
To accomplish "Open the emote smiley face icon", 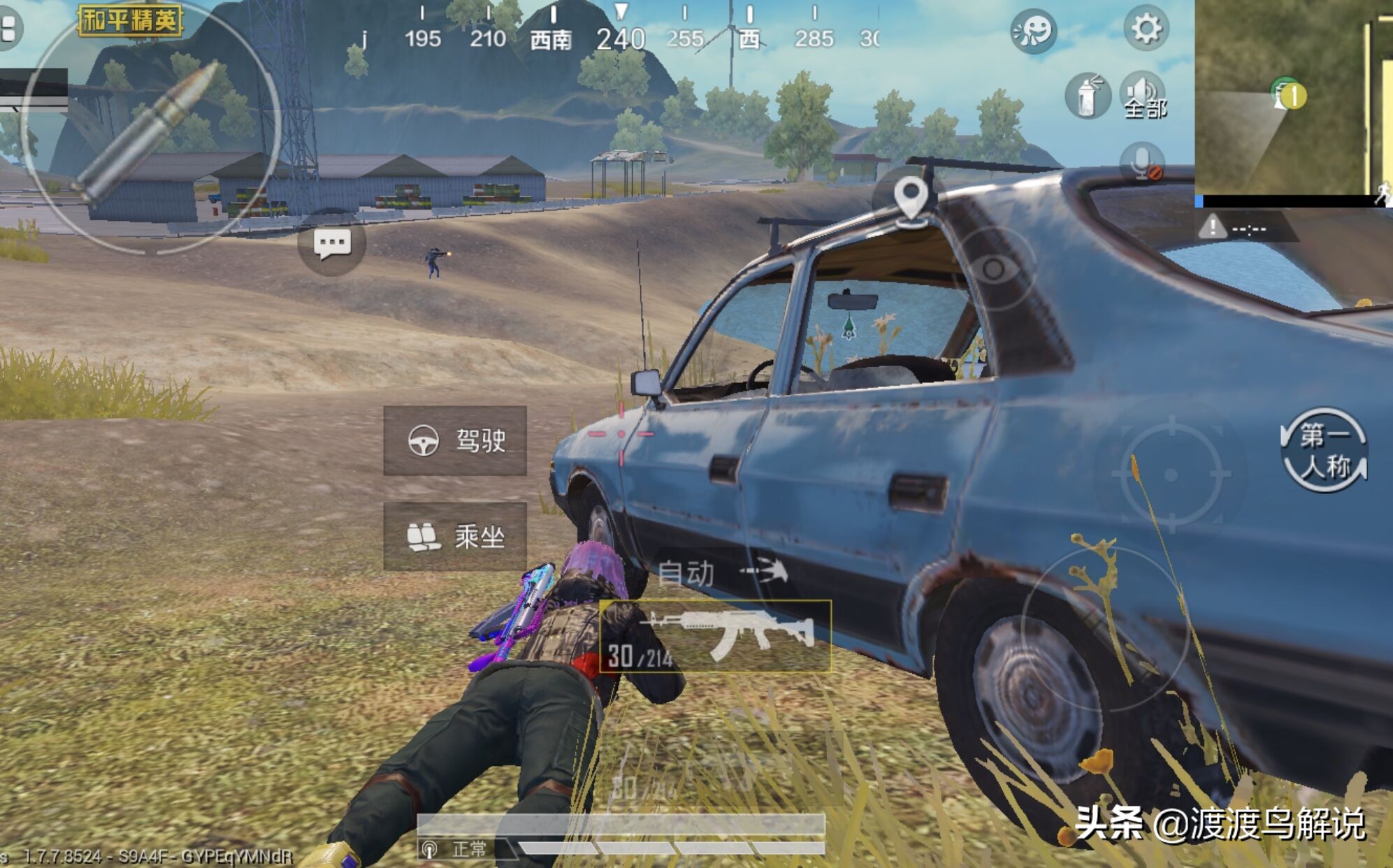I will (x=1033, y=31).
